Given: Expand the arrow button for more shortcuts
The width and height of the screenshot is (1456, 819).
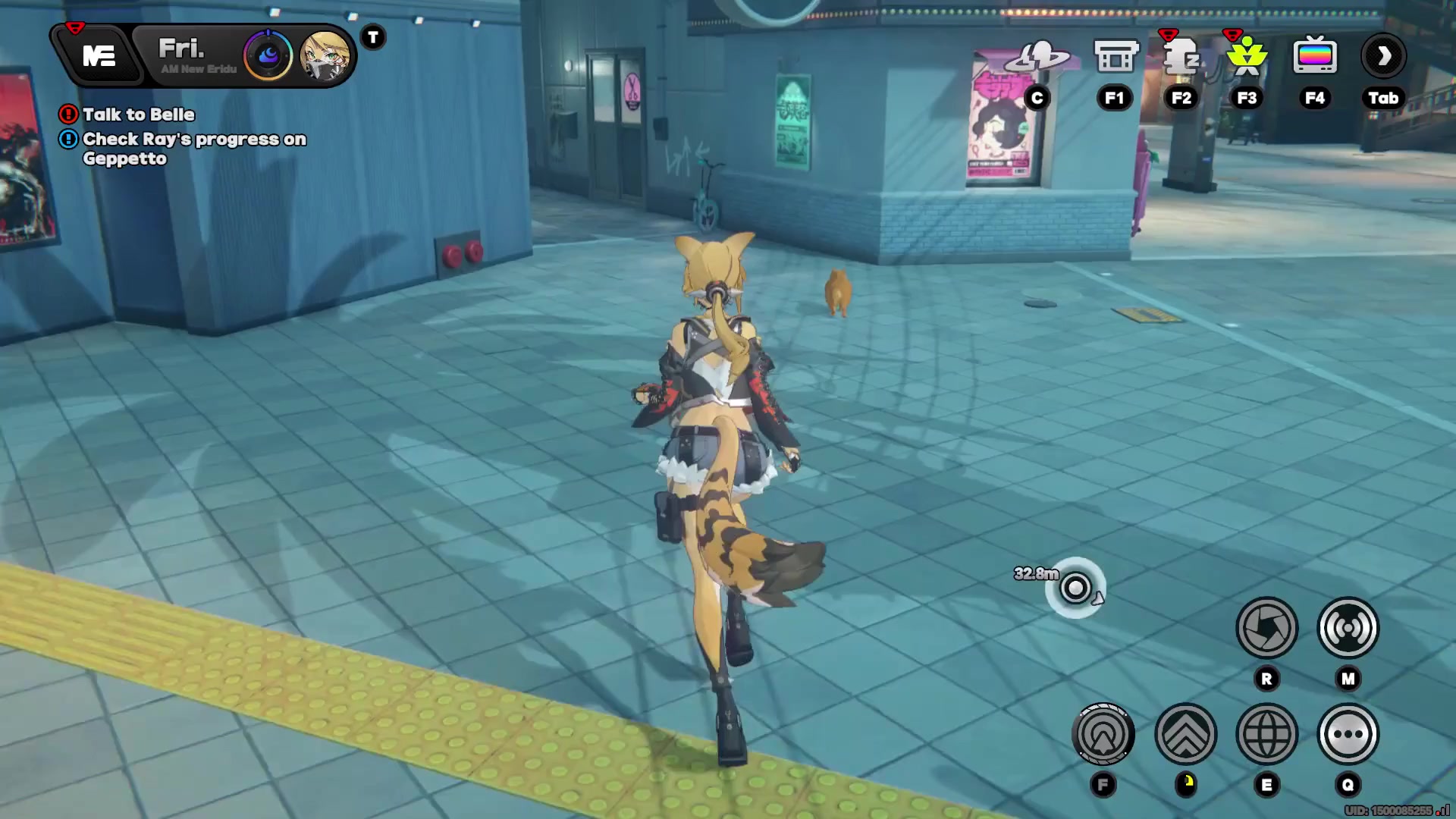Looking at the screenshot, I should 1383,56.
